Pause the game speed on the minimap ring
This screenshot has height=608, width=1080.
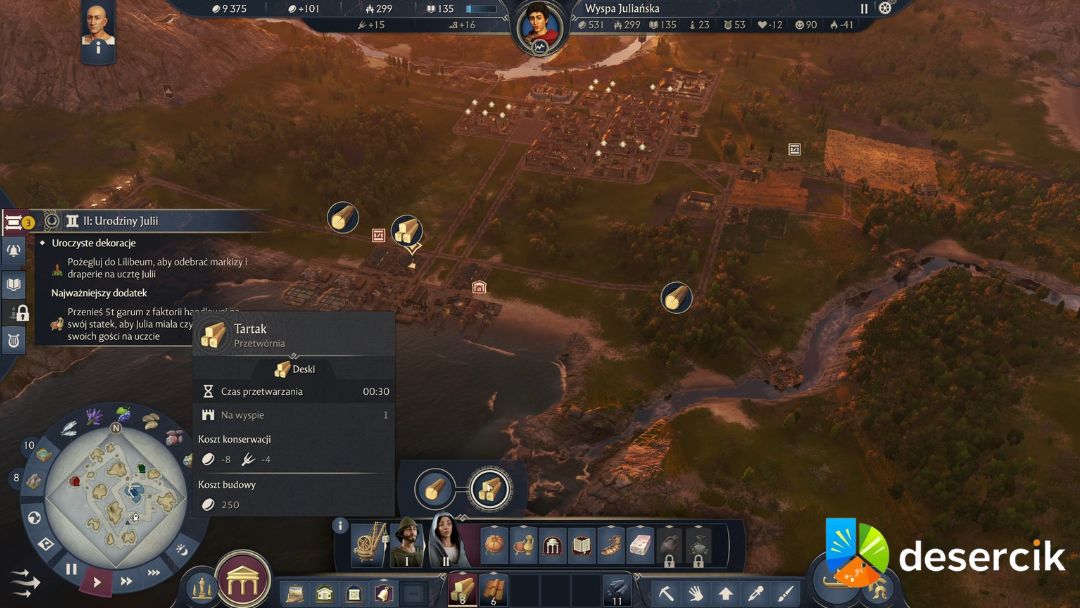[71, 569]
